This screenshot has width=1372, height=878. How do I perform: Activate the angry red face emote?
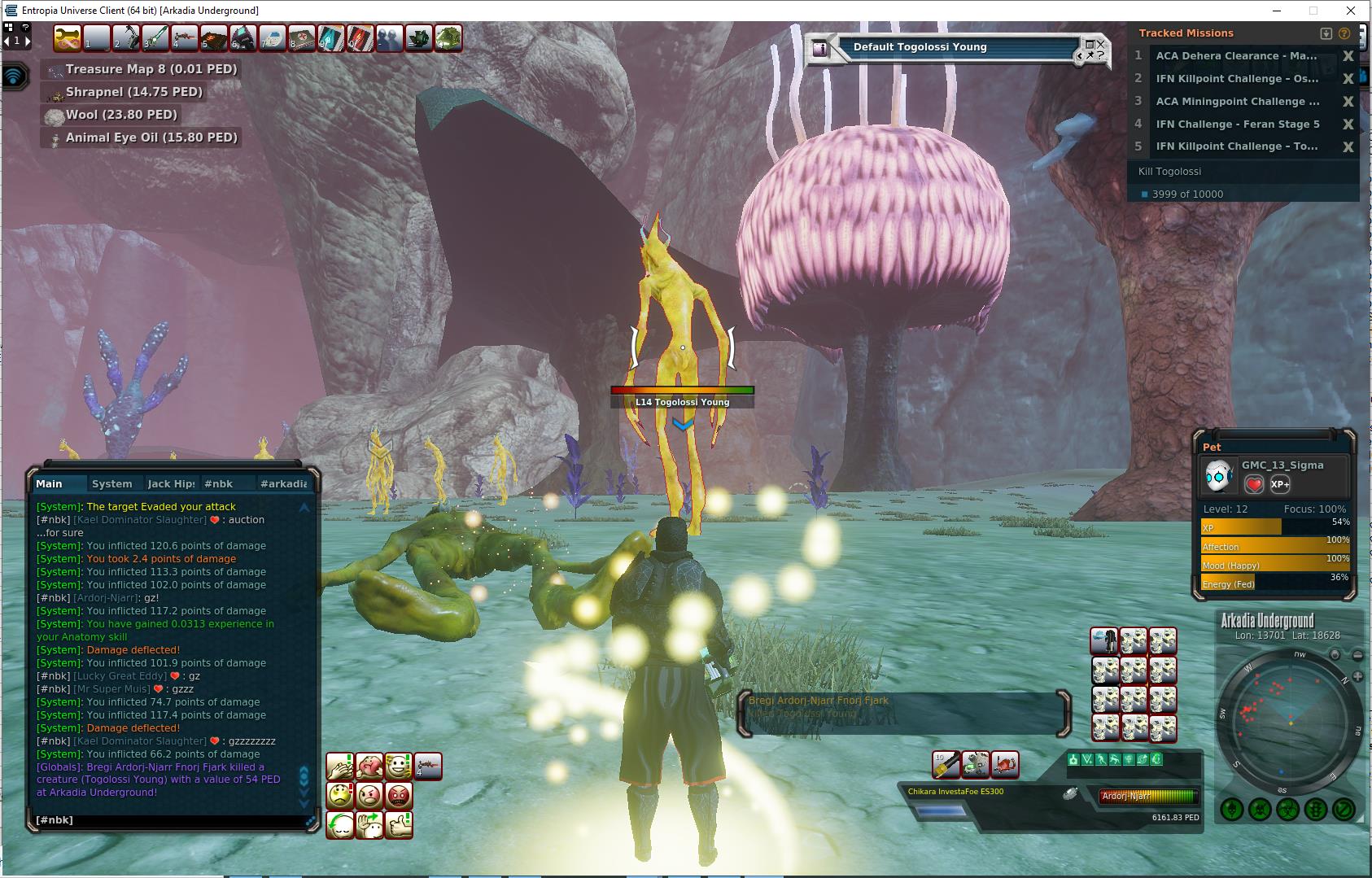coord(398,795)
